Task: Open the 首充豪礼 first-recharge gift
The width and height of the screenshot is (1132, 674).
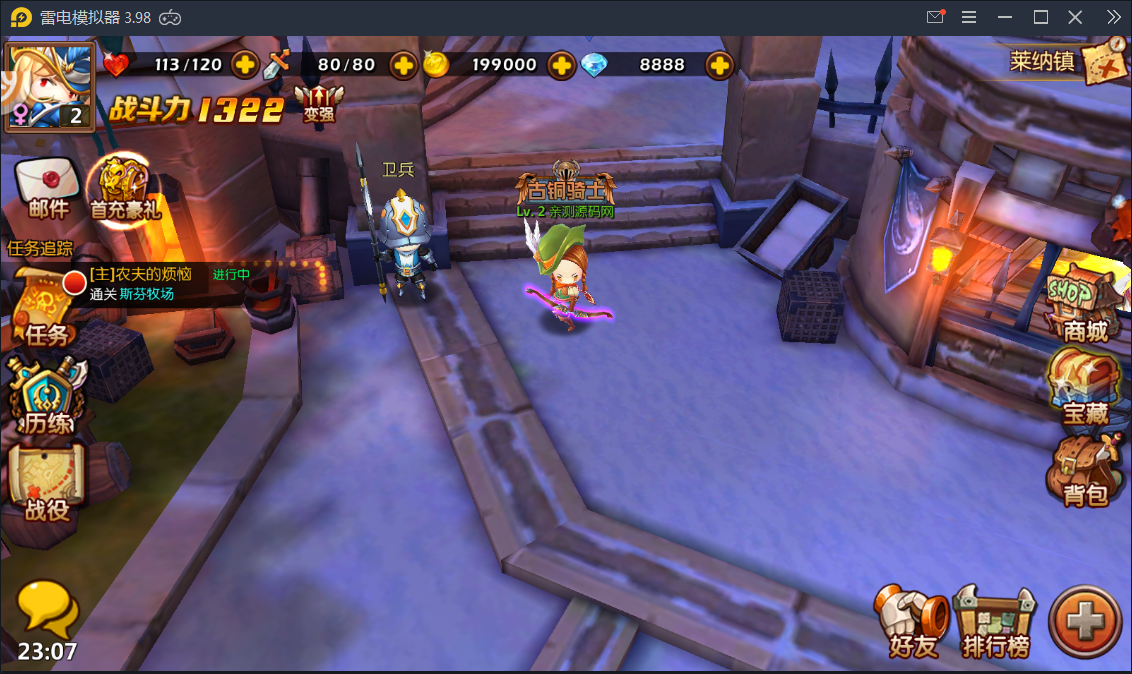Action: click(x=124, y=190)
